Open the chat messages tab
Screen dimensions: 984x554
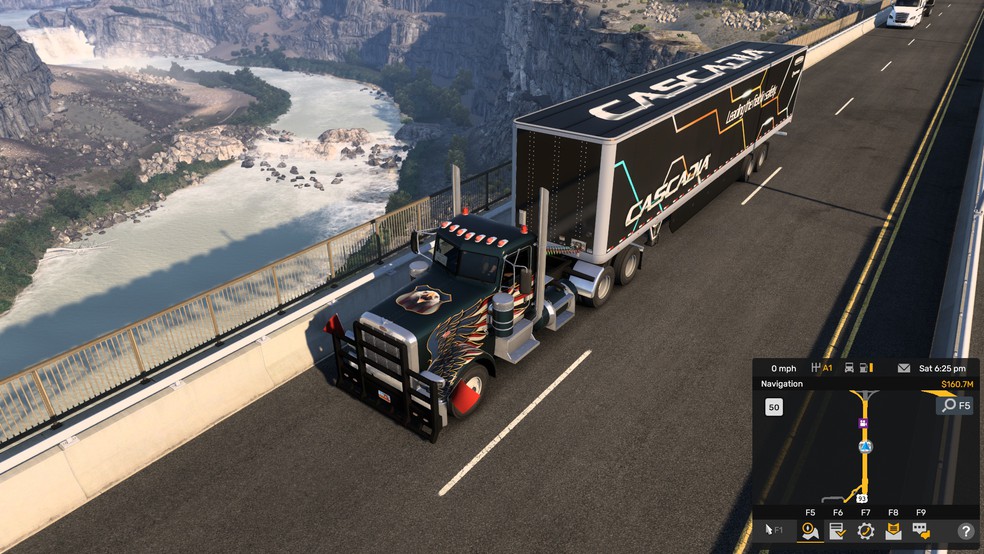click(x=921, y=531)
